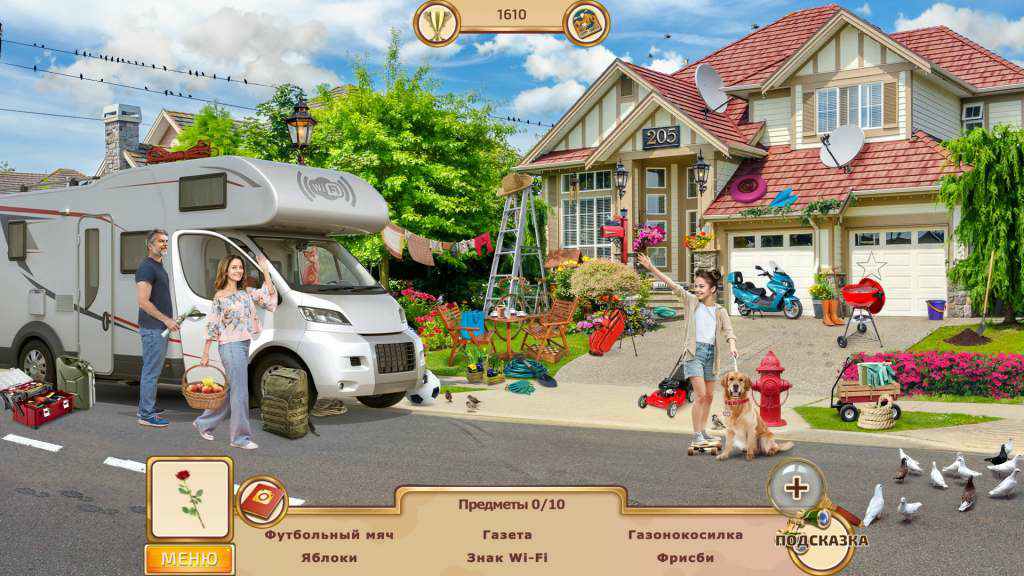The width and height of the screenshot is (1024, 576).
Task: Click the picture icon beside the score
Action: pos(587,22)
